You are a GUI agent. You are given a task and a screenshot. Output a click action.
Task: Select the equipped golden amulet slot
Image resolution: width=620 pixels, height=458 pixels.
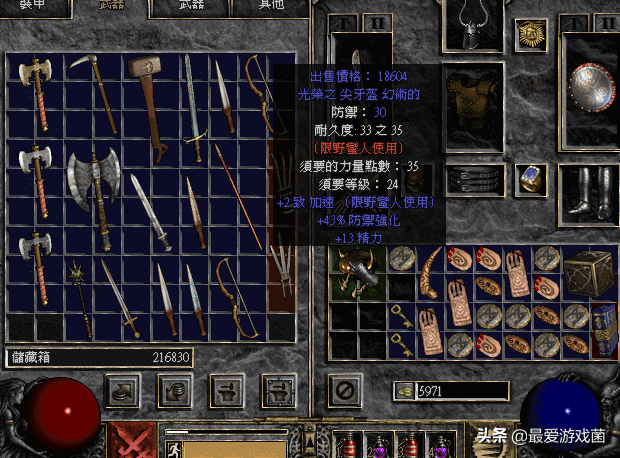coord(530,35)
